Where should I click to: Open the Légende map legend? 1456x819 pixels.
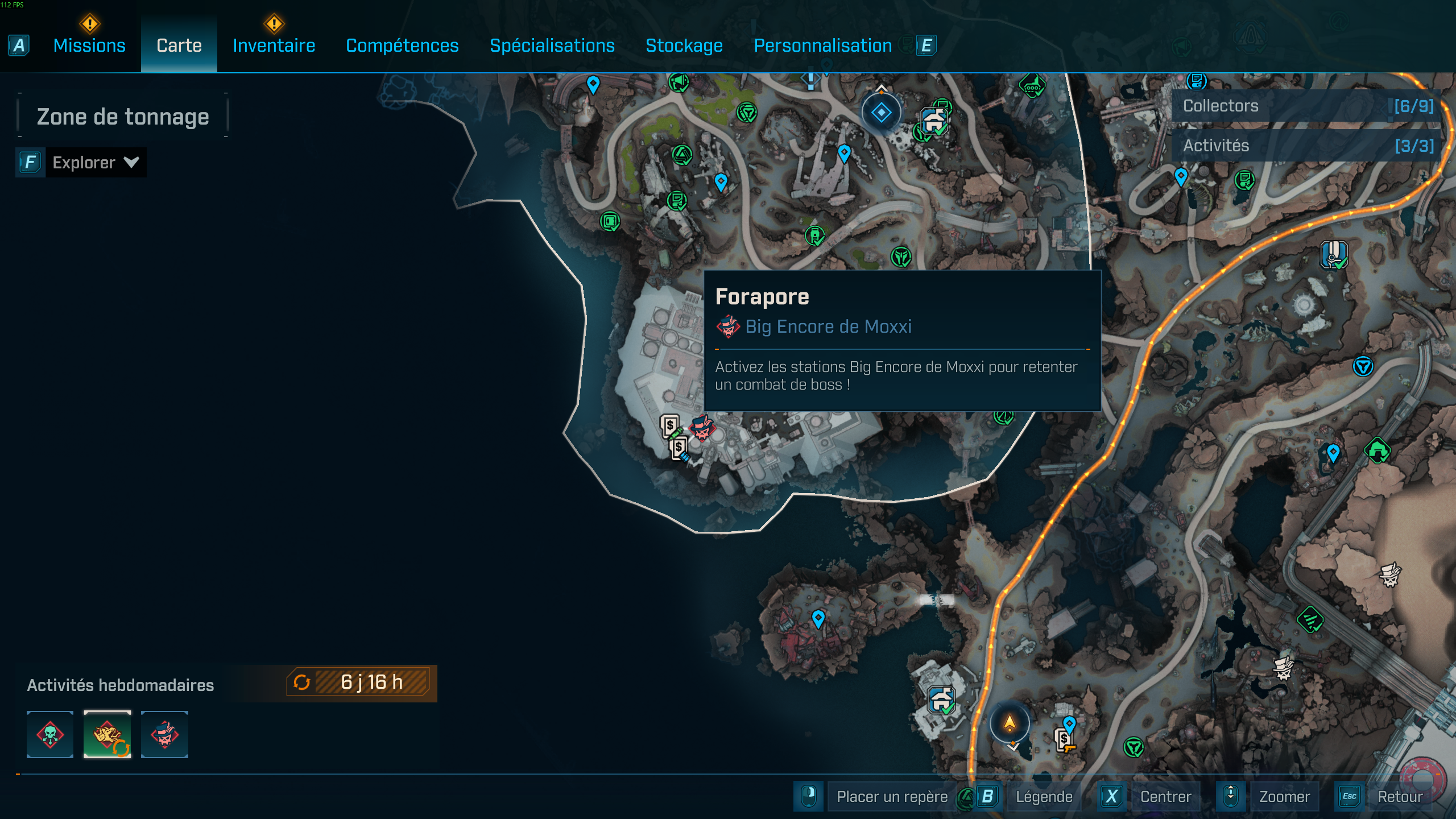1044,796
